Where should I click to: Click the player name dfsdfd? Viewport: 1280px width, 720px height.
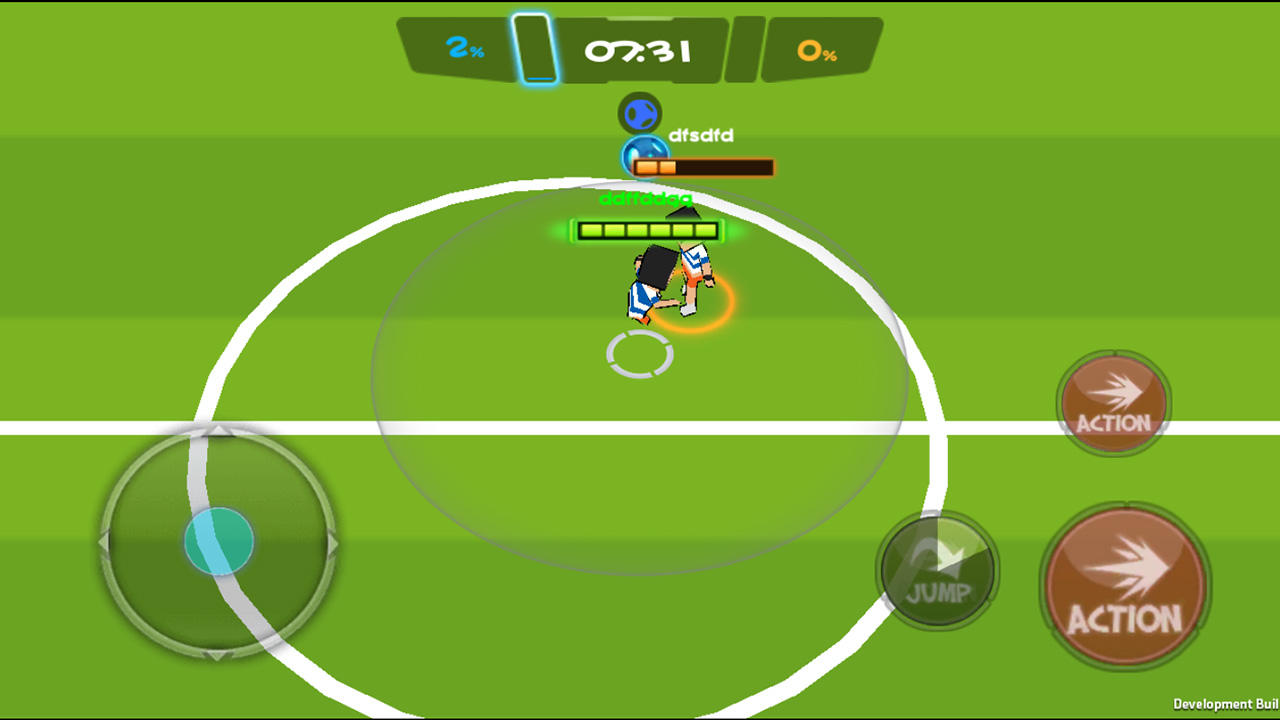pos(702,135)
